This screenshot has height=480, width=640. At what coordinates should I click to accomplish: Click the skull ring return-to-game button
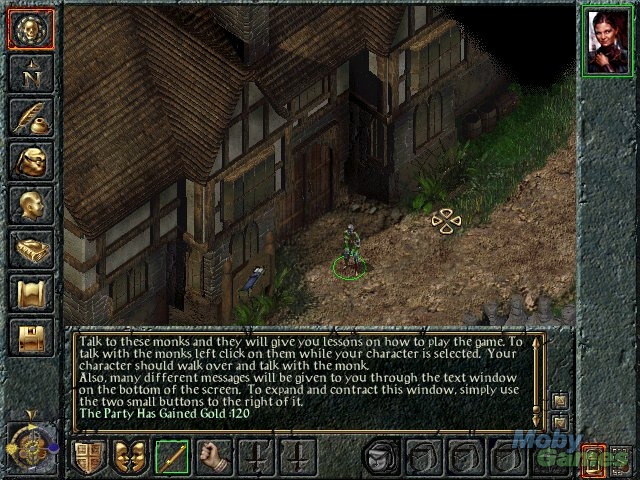tap(29, 28)
